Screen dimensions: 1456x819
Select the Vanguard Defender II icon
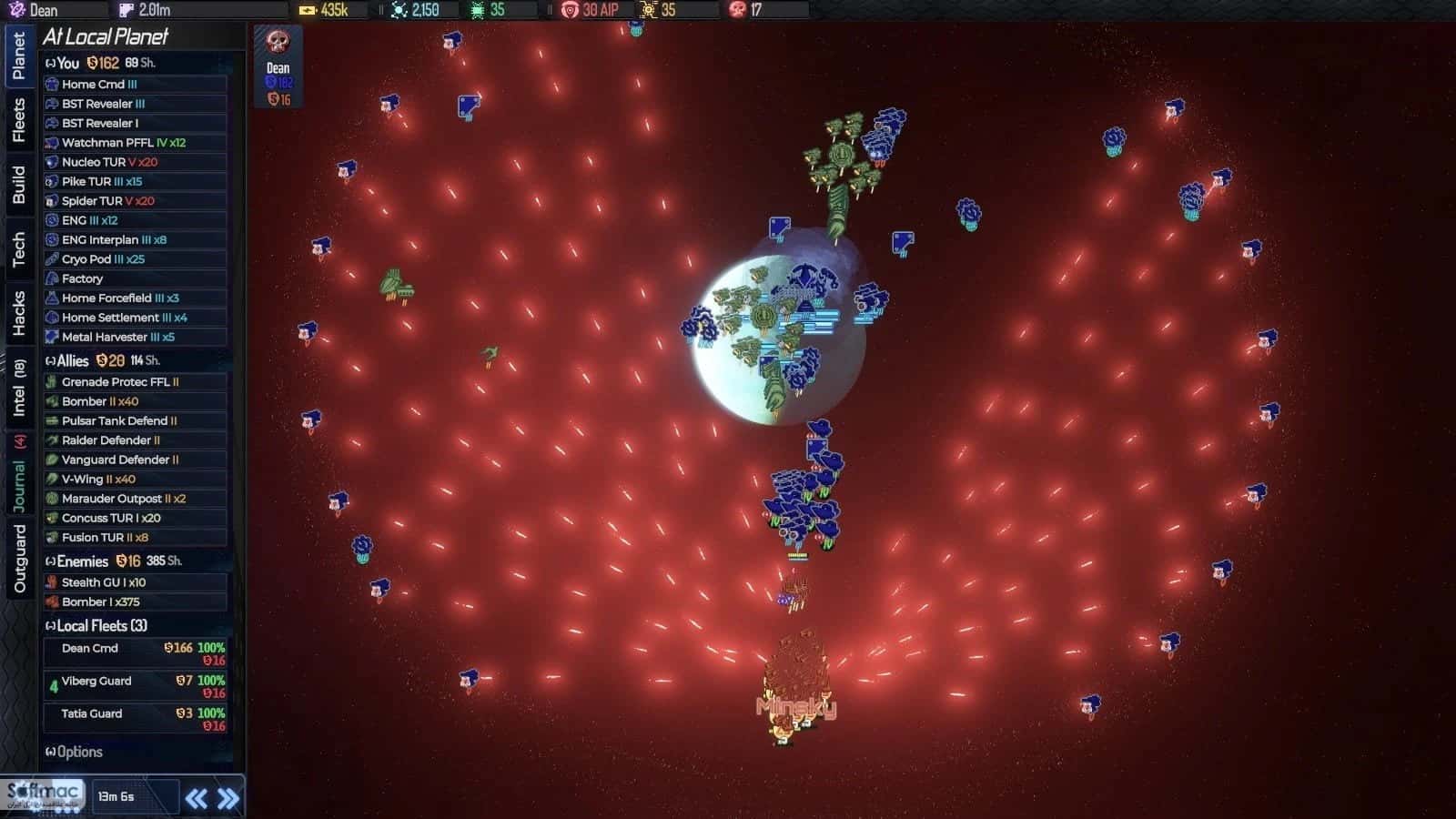[x=53, y=460]
